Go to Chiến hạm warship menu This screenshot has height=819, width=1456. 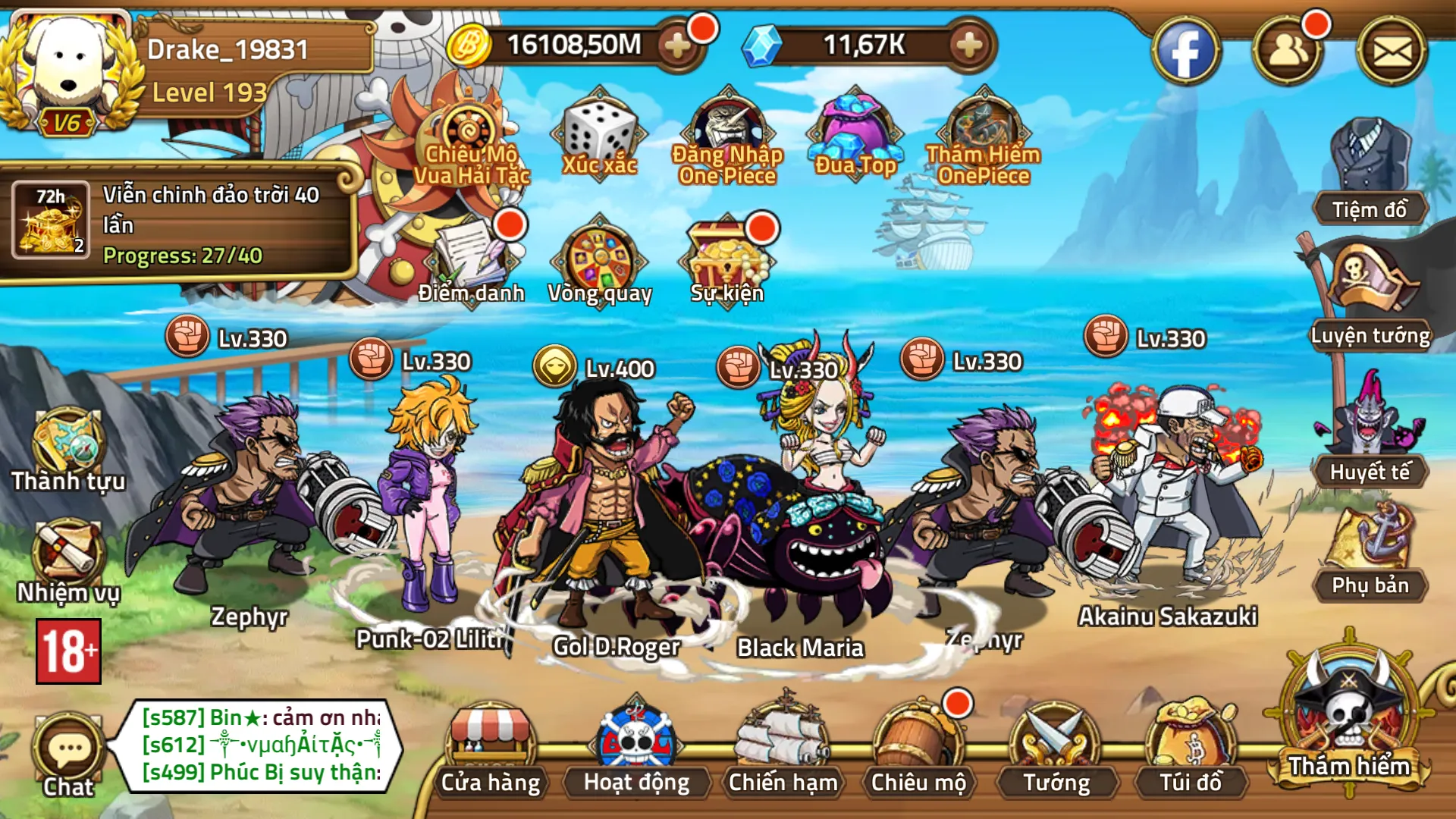[783, 751]
